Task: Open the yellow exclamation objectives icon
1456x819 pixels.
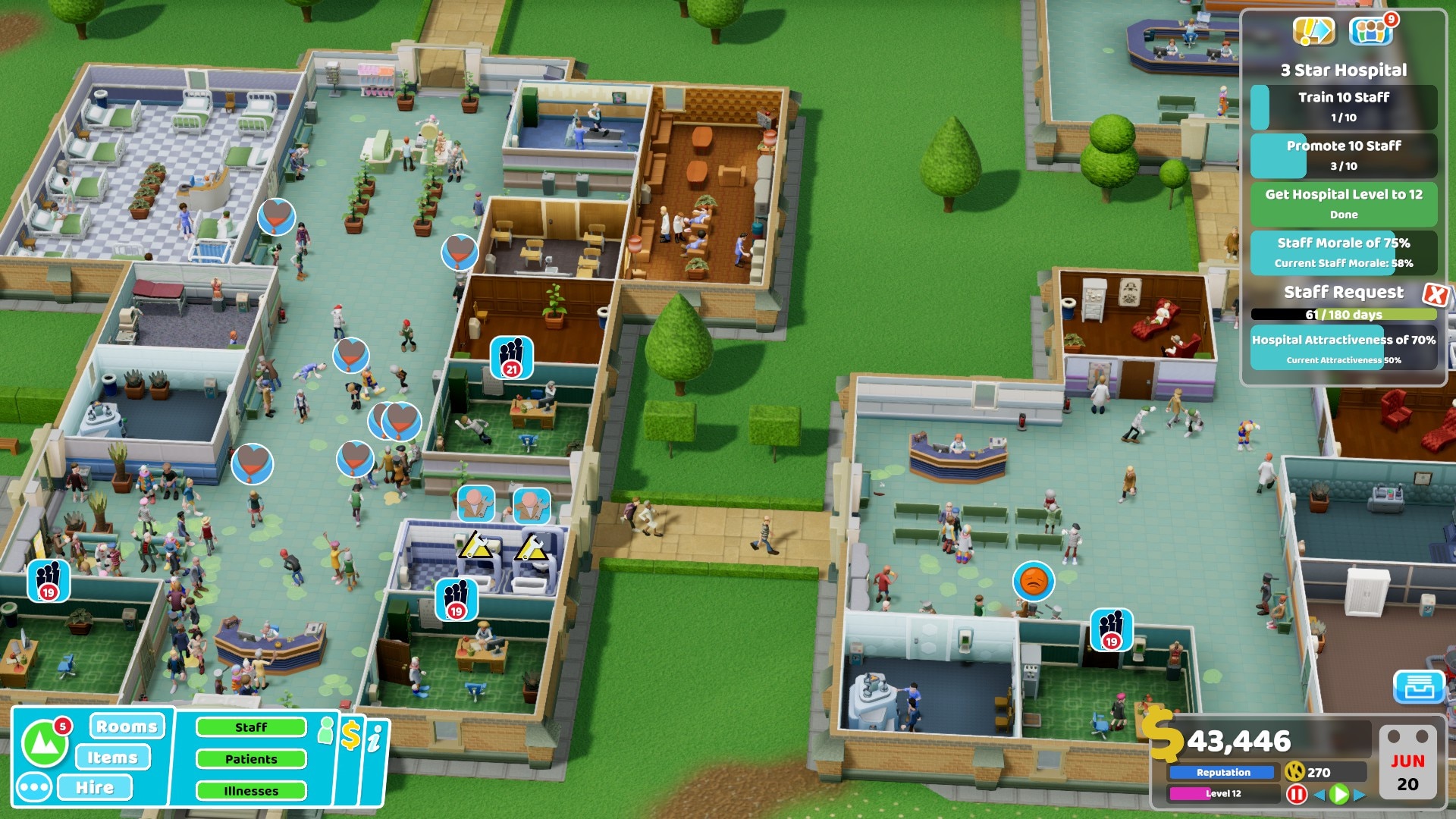Action: pos(1313,32)
